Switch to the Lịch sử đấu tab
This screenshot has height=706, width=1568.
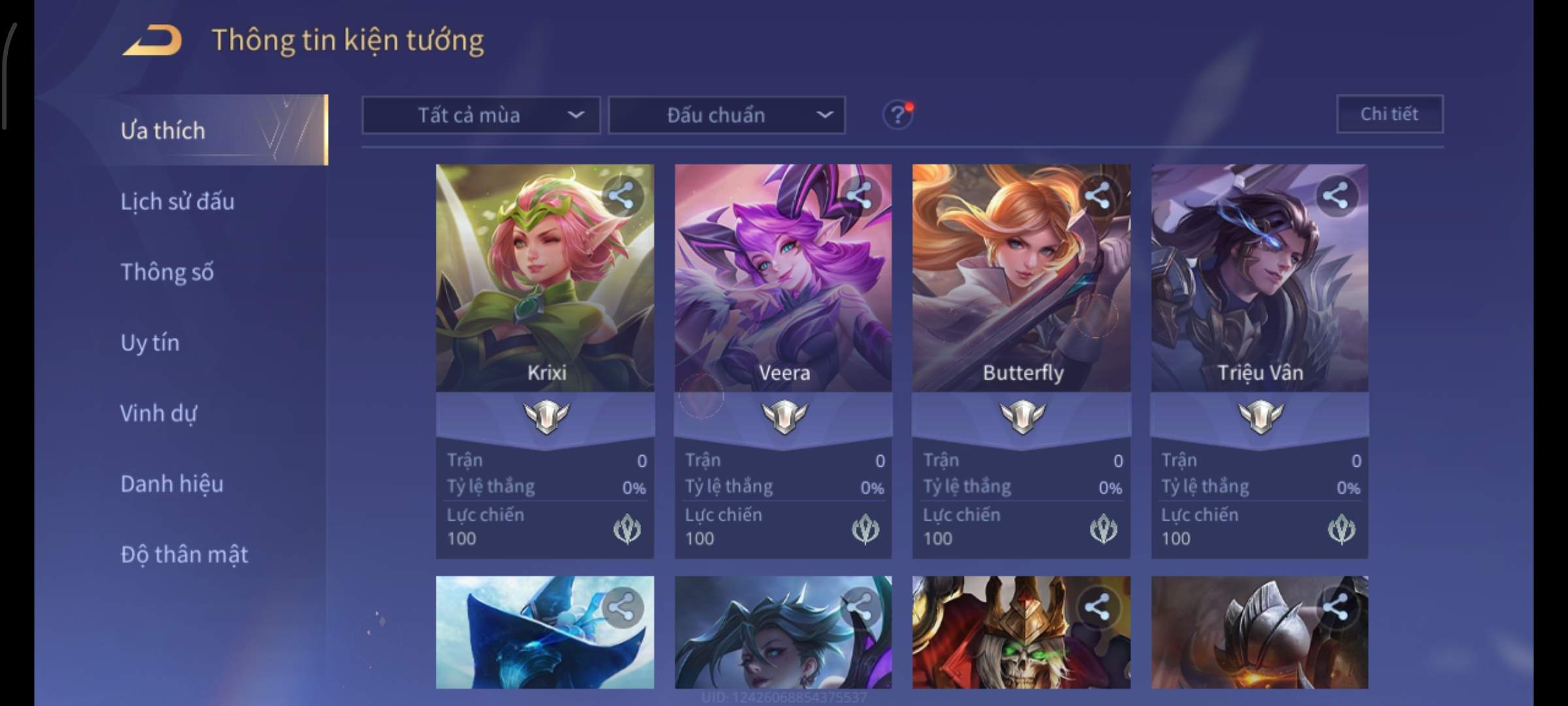tap(177, 201)
